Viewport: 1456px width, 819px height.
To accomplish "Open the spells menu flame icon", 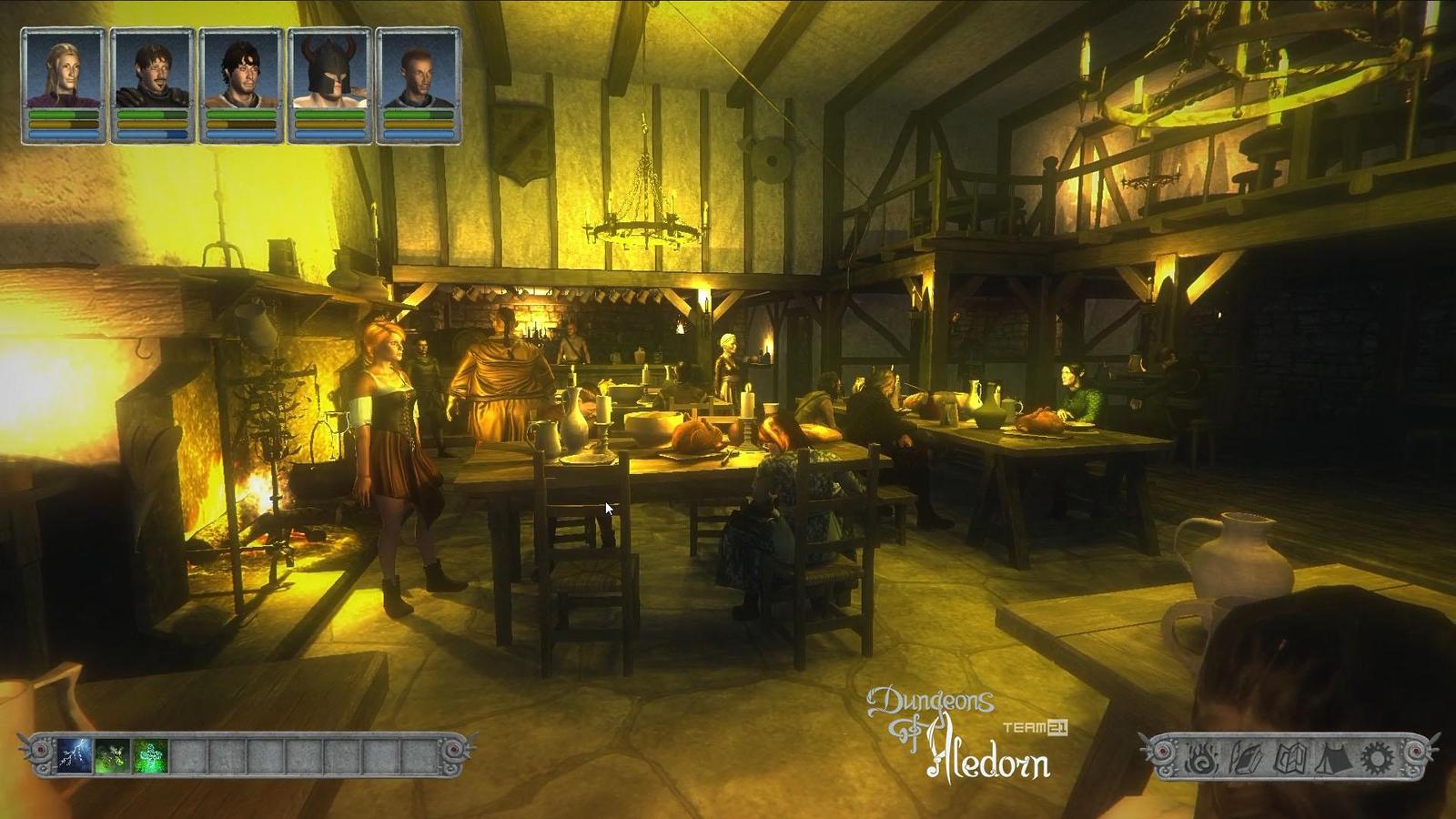I will tap(1200, 757).
